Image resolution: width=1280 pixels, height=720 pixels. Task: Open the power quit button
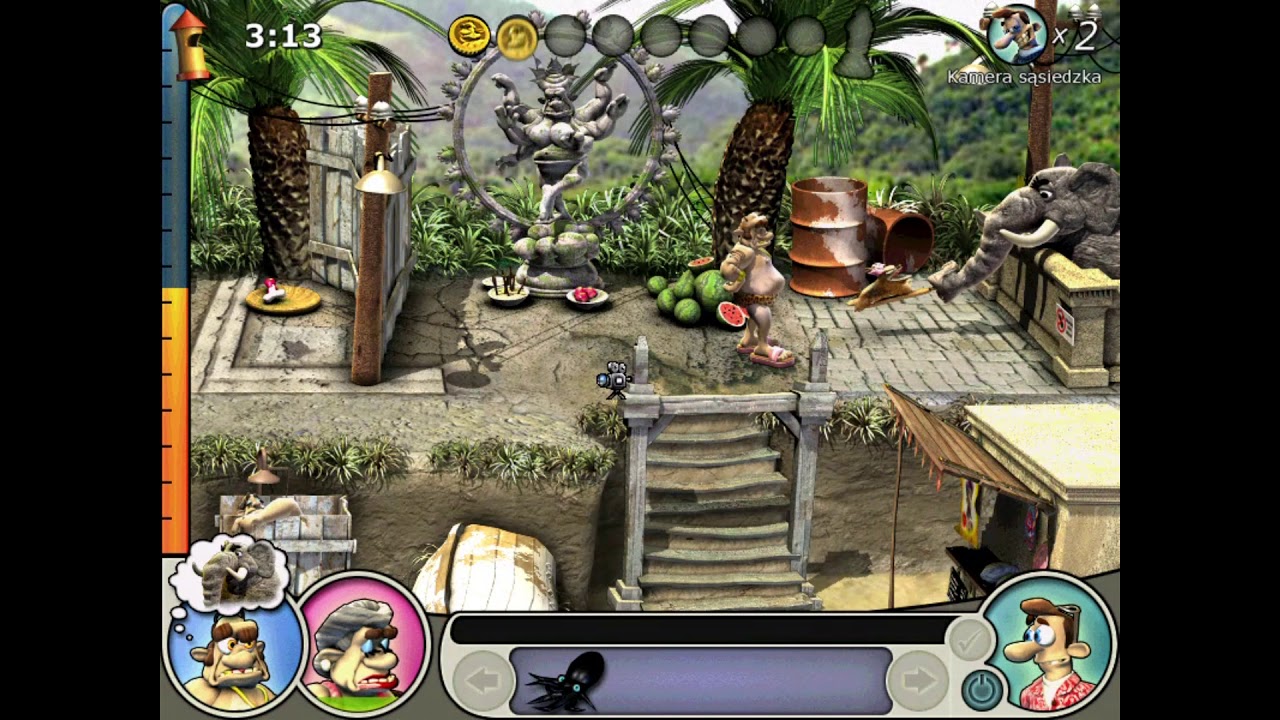[982, 689]
